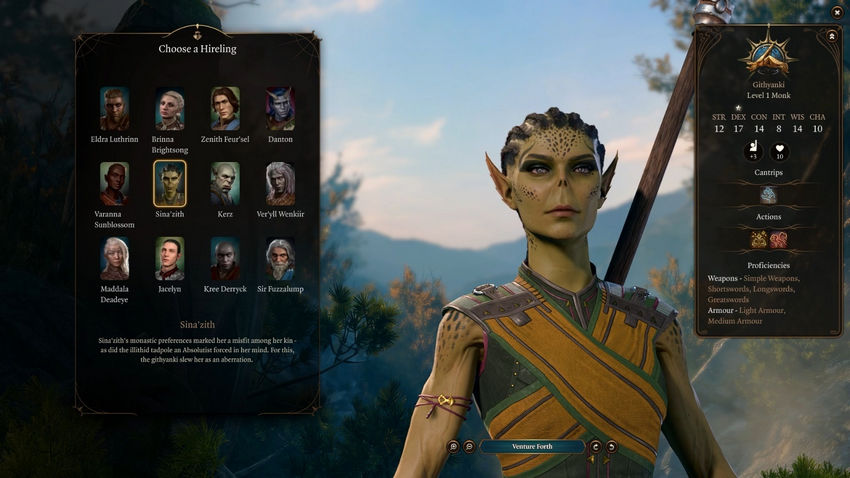Select the Maddala Deadeye portrait

pos(114,259)
